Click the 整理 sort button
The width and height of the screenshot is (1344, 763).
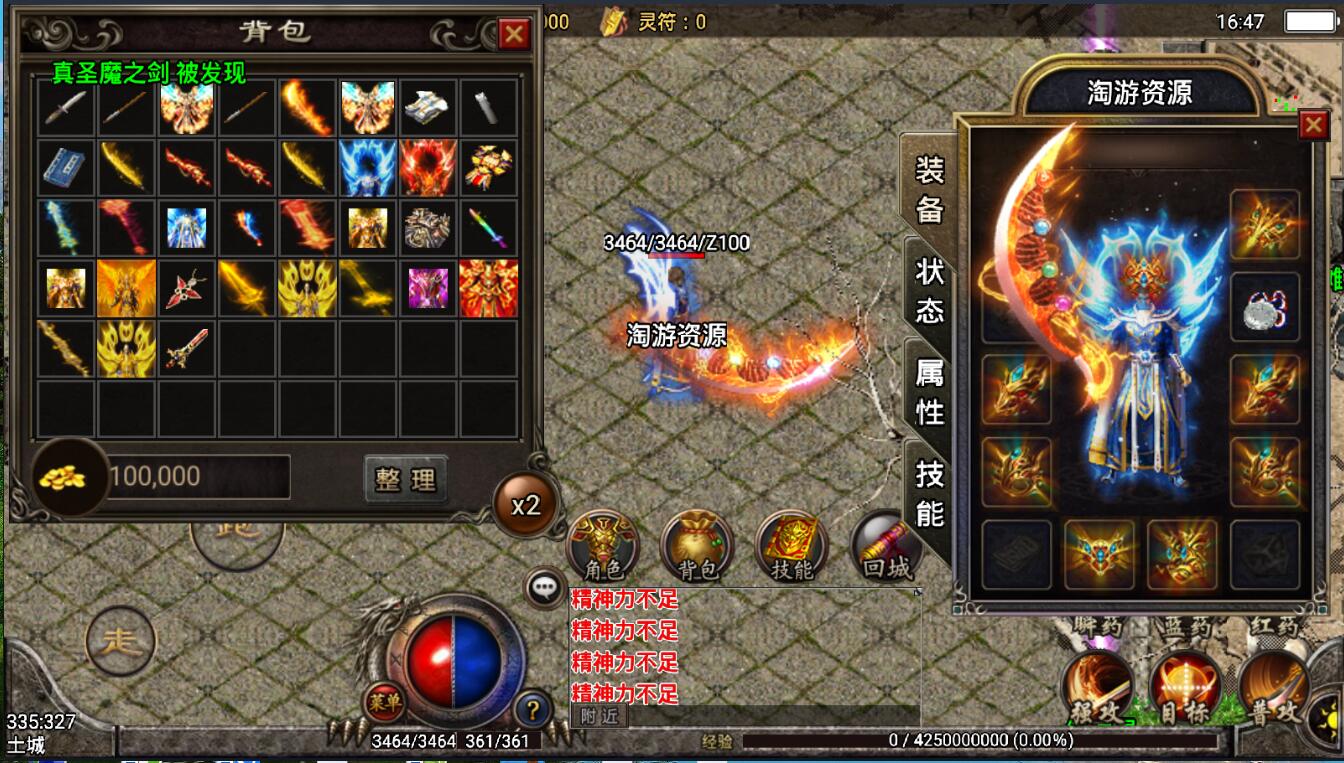[405, 479]
